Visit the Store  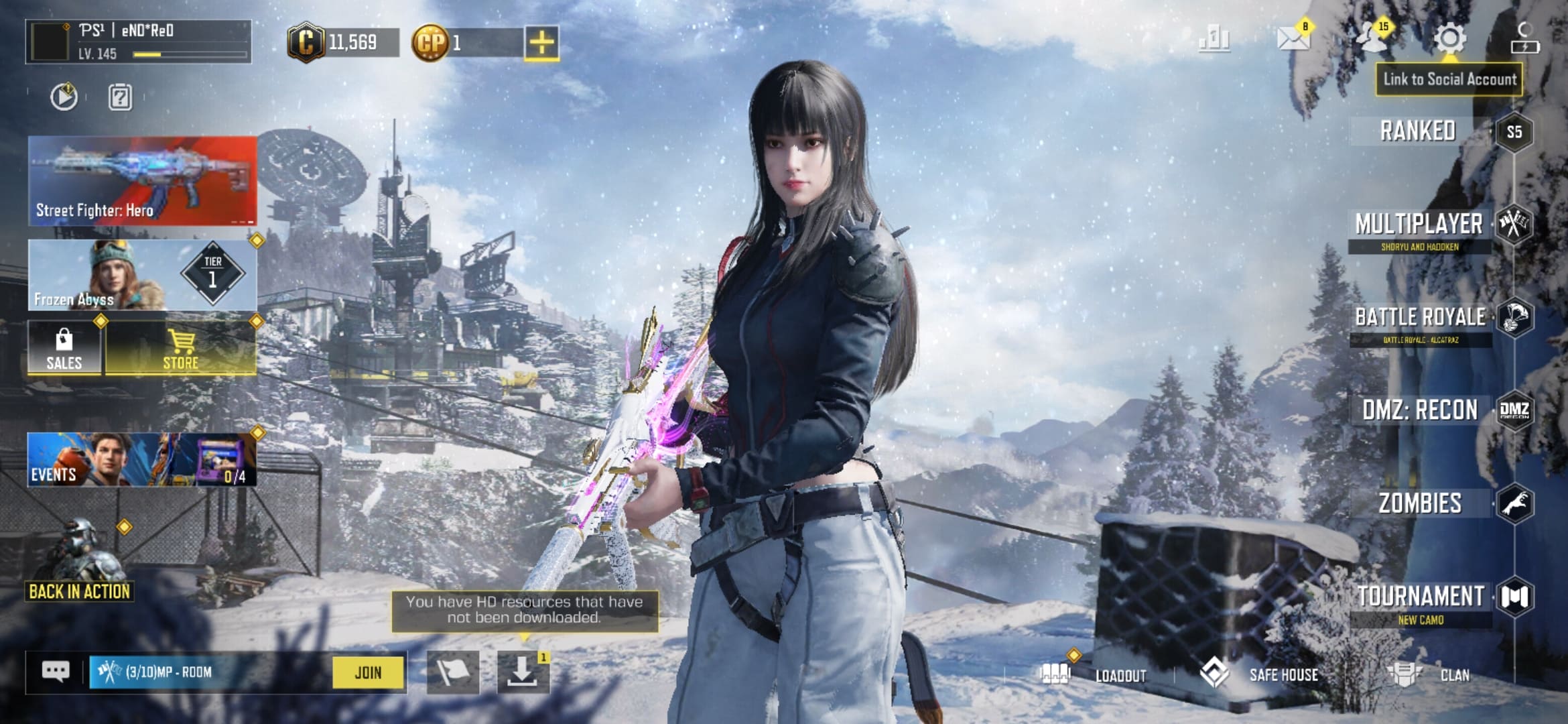(x=181, y=349)
